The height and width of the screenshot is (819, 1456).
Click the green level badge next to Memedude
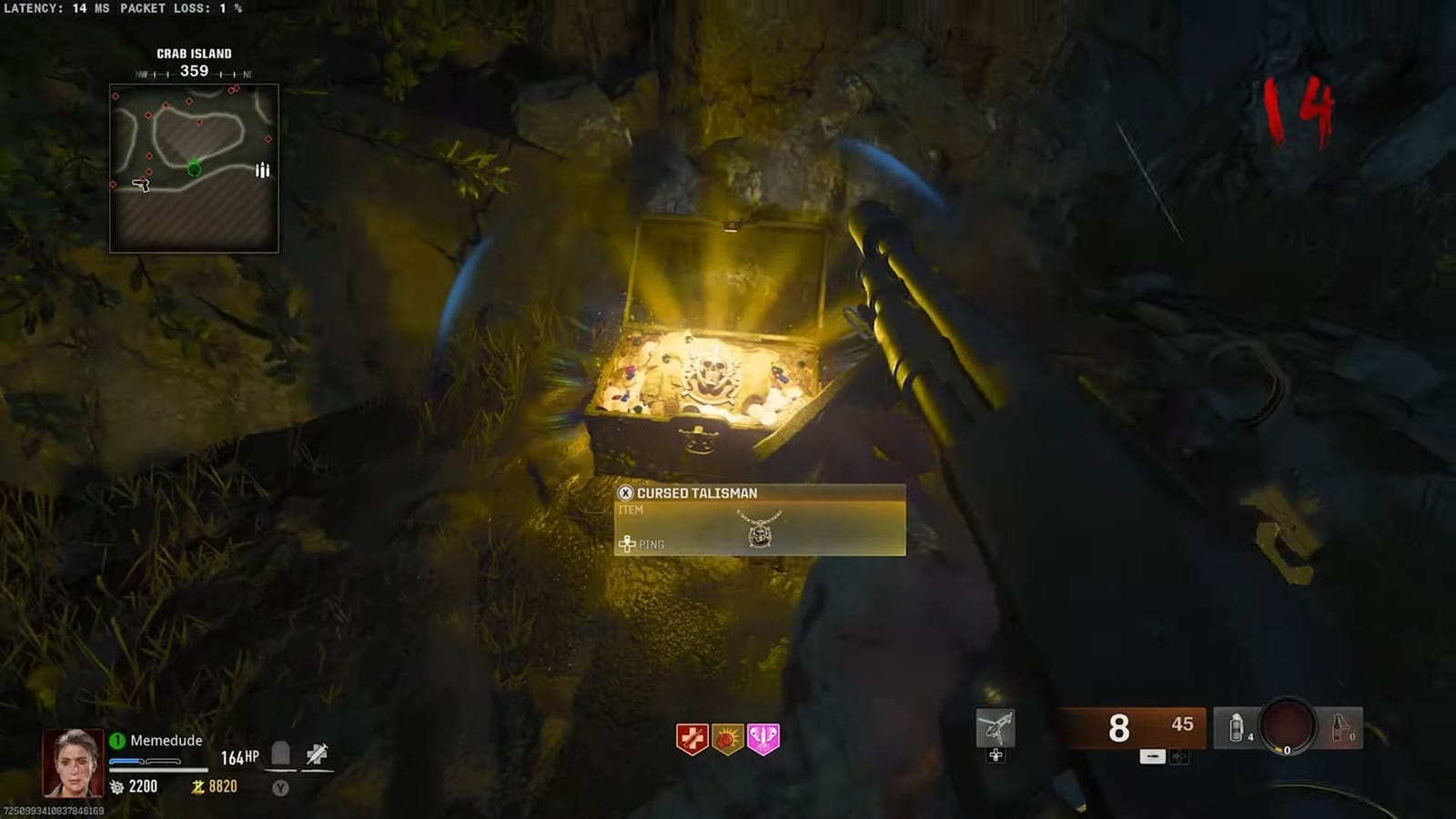118,739
